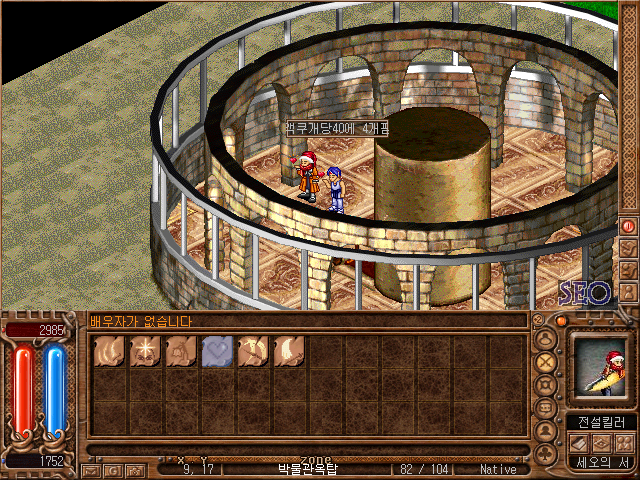Pick the first claw-mark skill icon
The height and width of the screenshot is (480, 640).
[x=109, y=352]
